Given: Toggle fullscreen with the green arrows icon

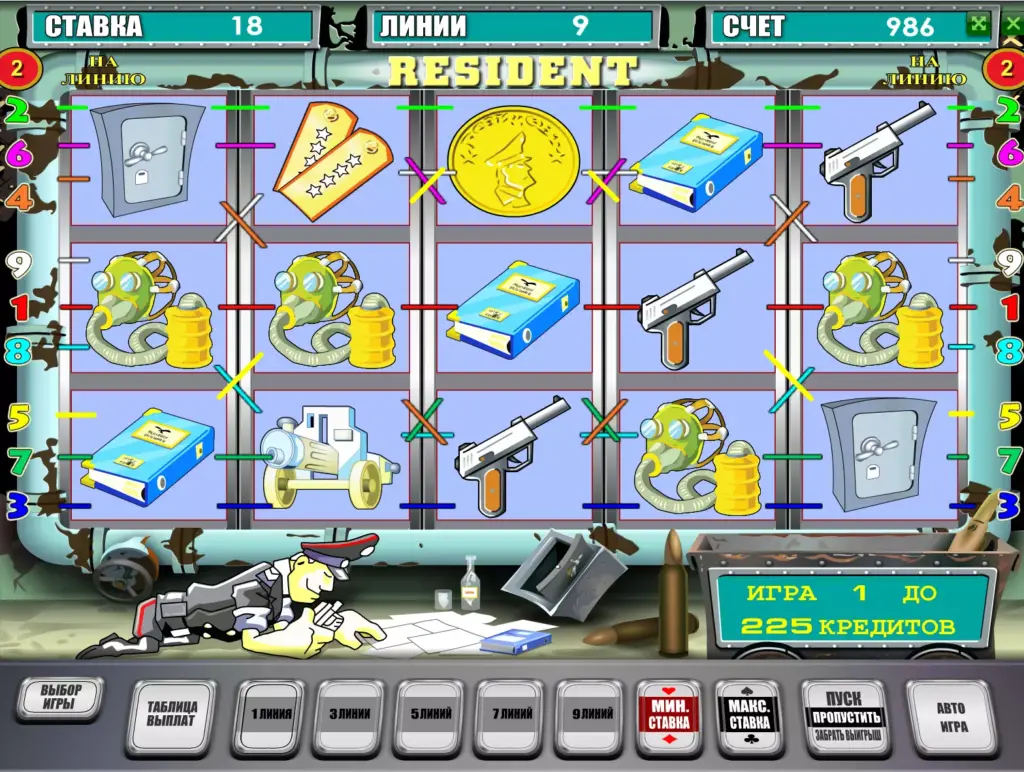Looking at the screenshot, I should tap(976, 25).
